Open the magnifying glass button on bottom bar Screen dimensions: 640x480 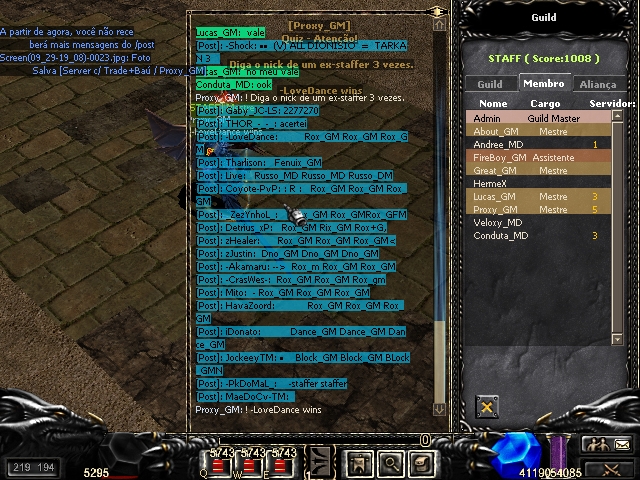(391, 463)
